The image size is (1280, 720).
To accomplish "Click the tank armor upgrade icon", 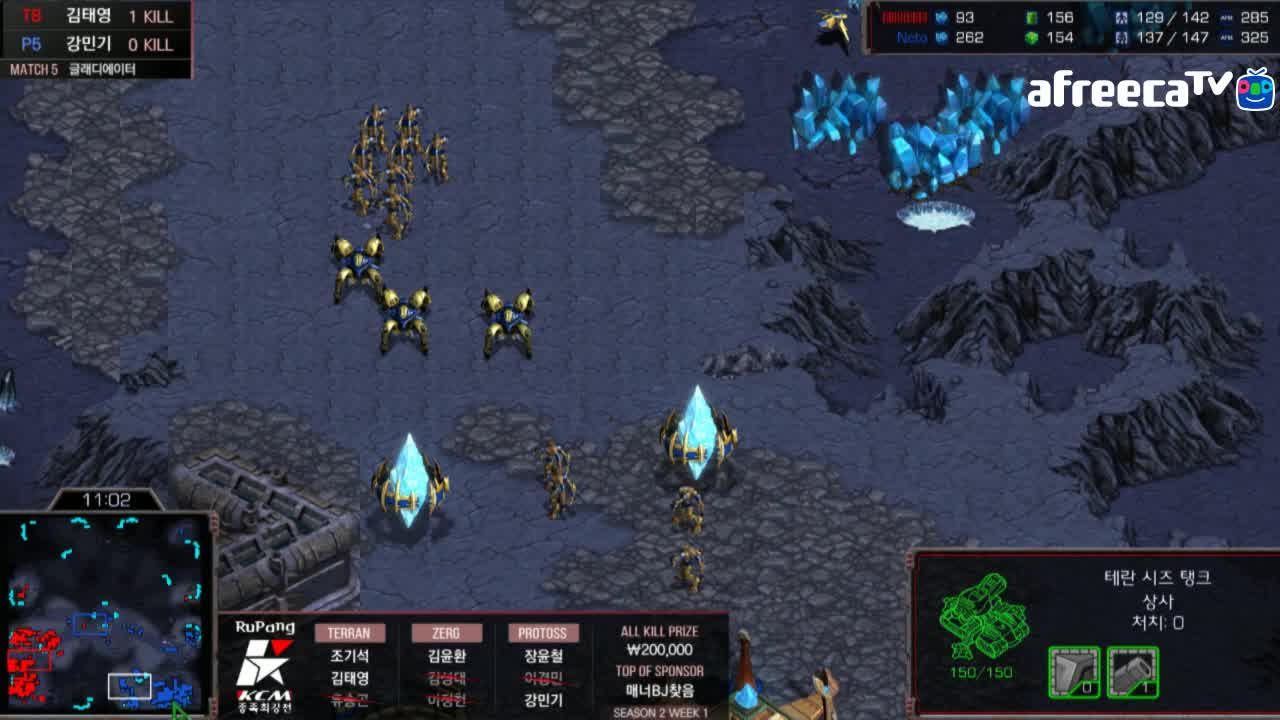I will coord(1074,672).
